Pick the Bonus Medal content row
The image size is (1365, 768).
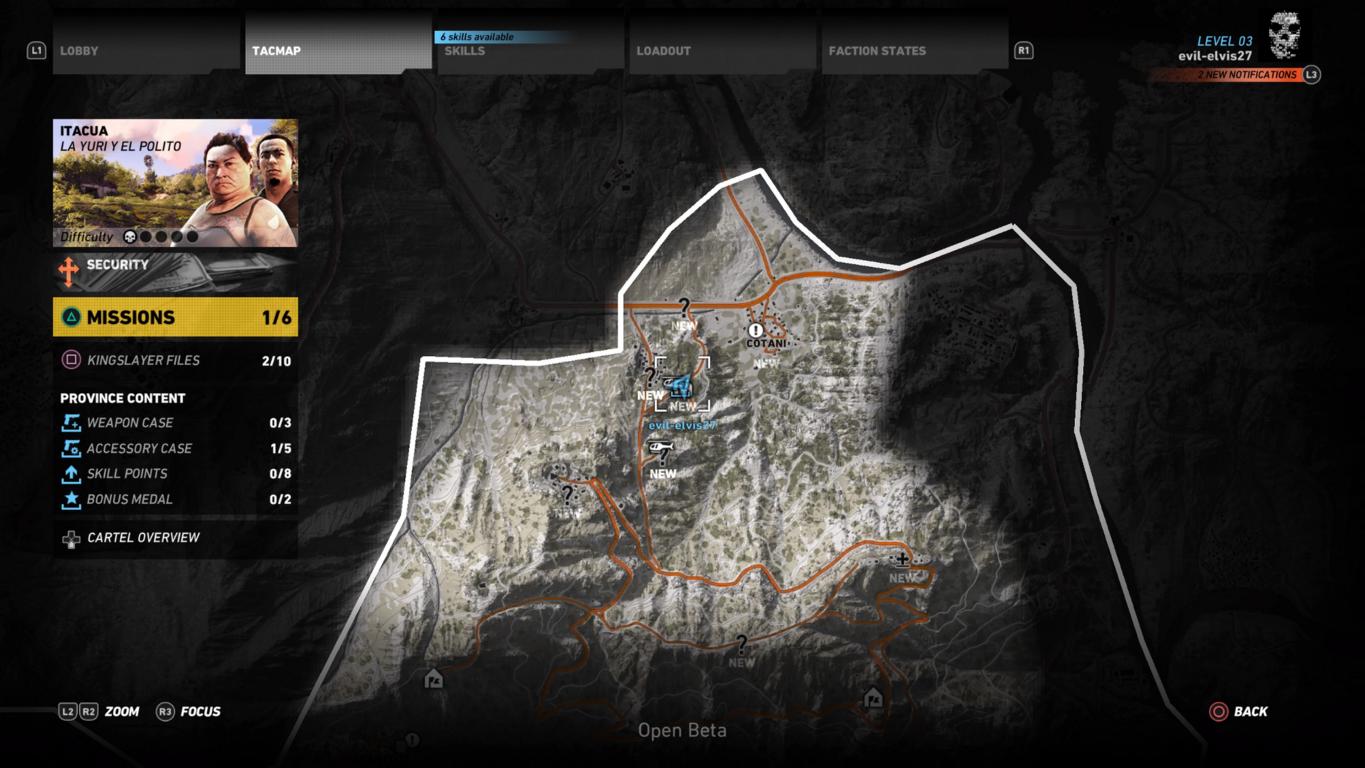175,500
